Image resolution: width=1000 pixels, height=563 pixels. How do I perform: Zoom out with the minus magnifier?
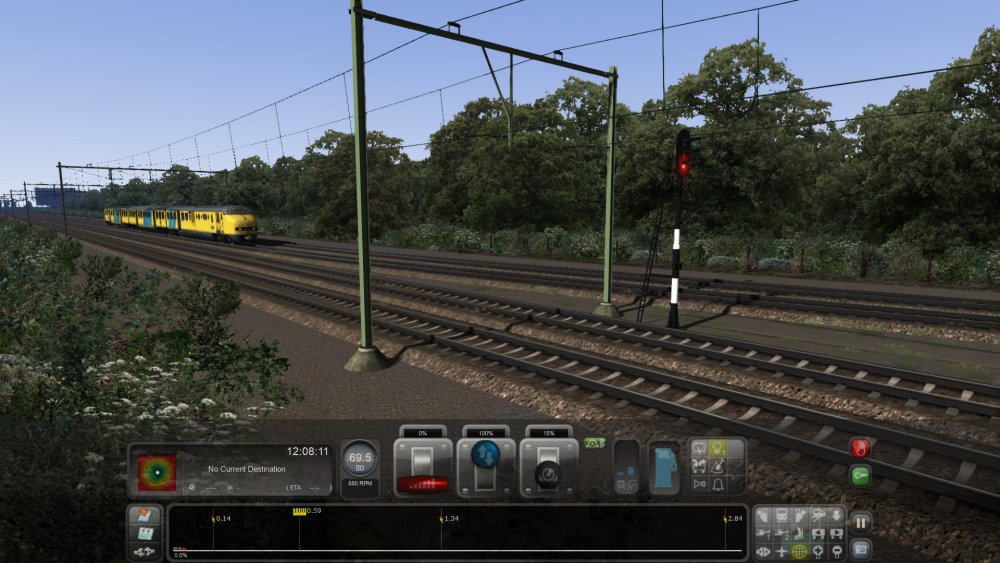click(x=835, y=551)
